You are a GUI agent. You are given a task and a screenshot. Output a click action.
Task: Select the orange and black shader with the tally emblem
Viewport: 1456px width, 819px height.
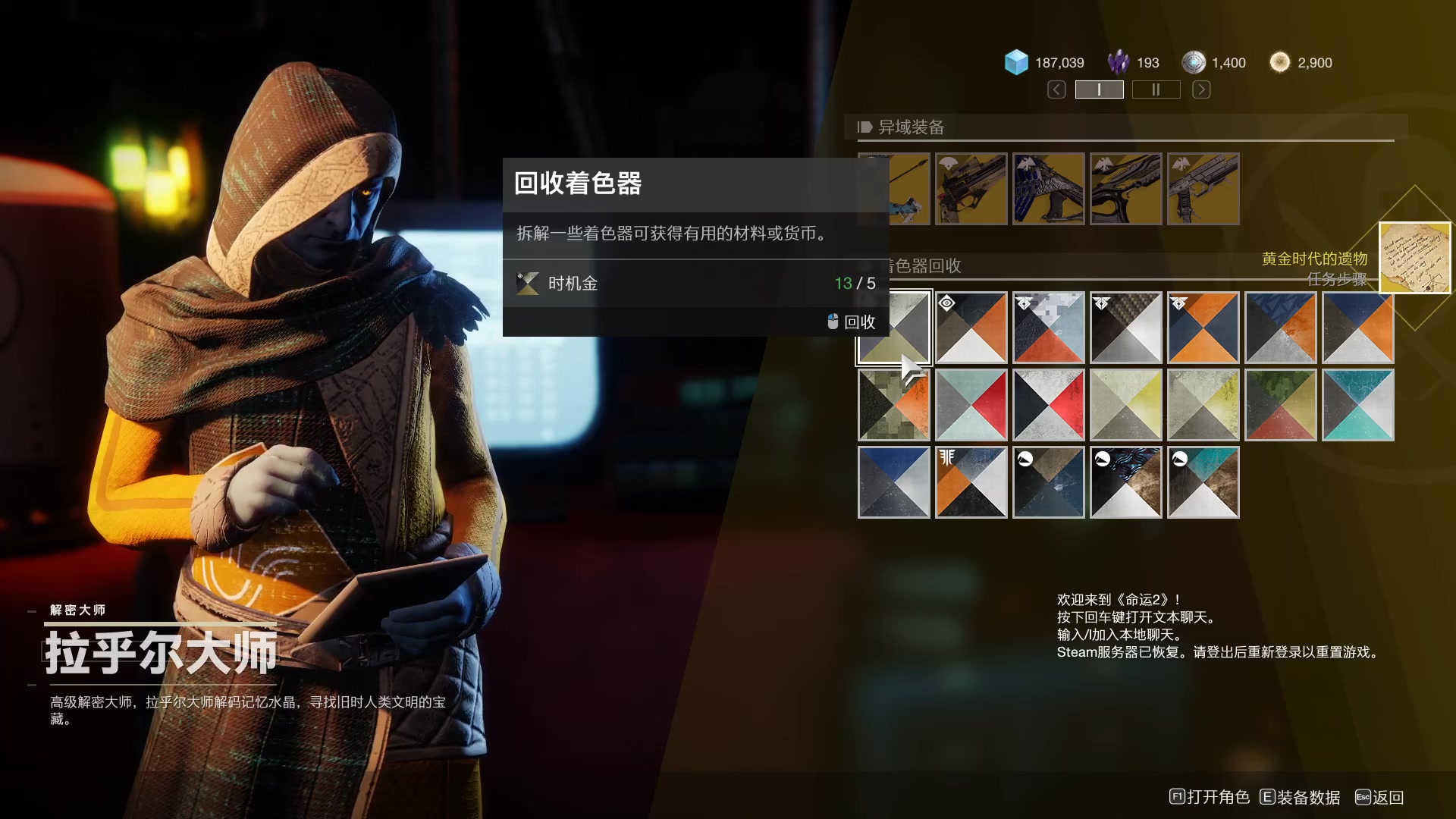pyautogui.click(x=971, y=482)
